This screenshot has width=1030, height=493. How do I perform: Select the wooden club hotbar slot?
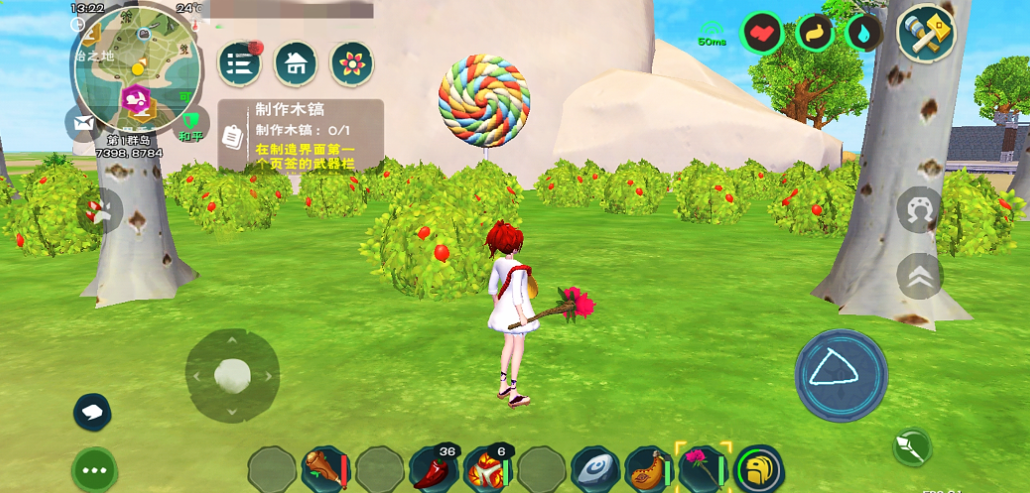click(x=325, y=469)
